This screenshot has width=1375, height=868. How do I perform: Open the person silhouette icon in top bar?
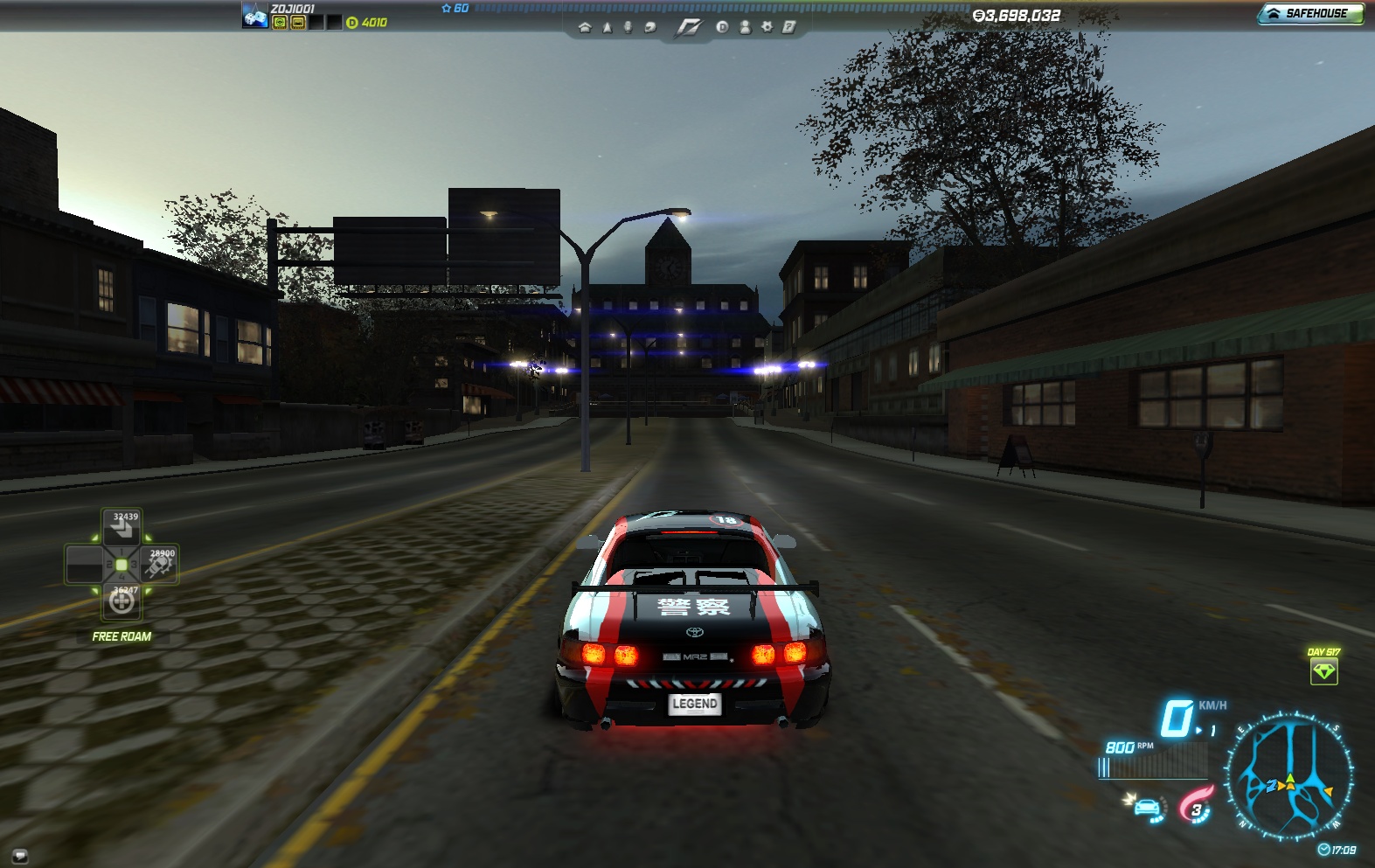point(745,27)
